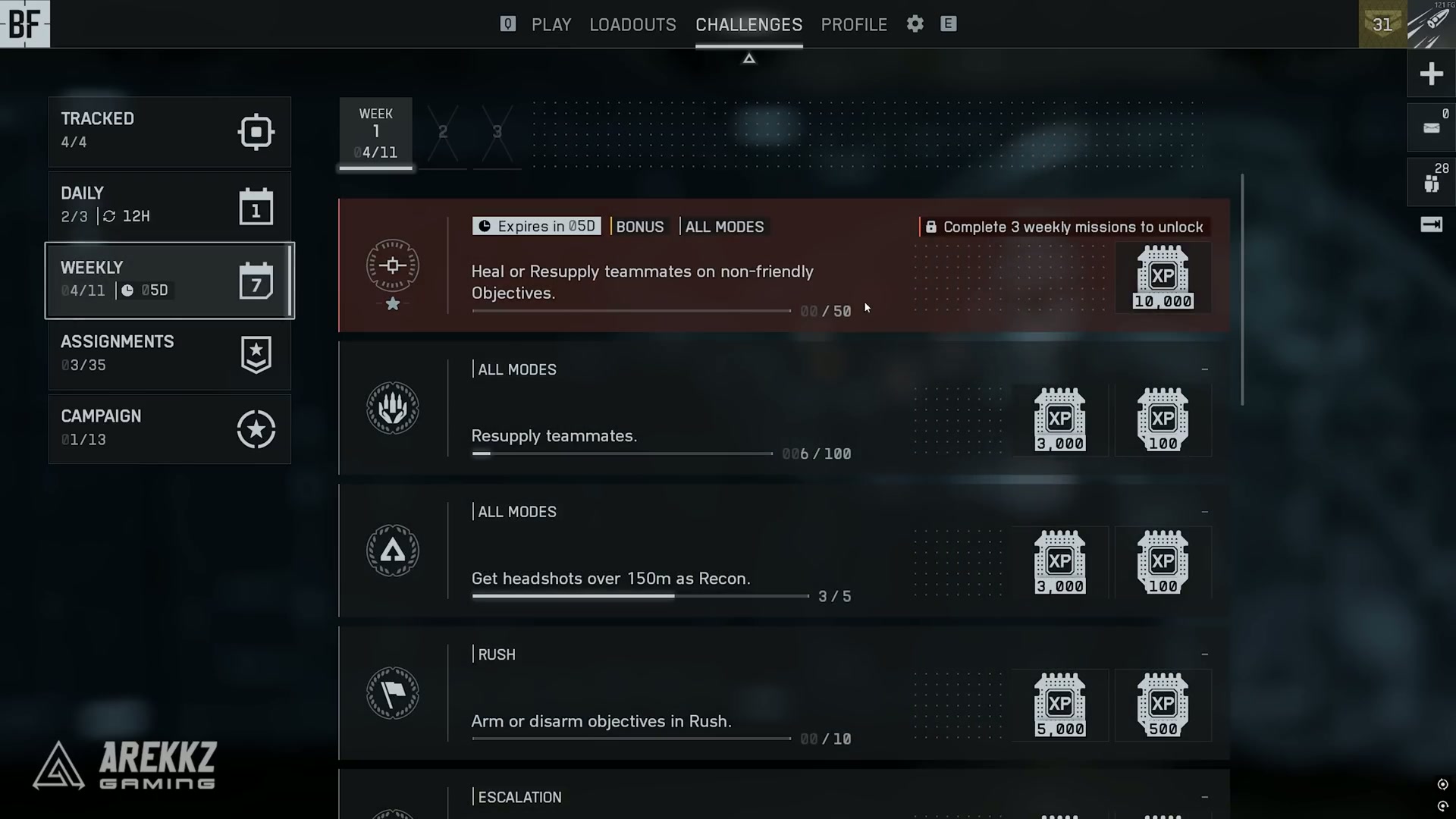Open the Loadouts menu item
This screenshot has width=1456, height=819.
[633, 24]
